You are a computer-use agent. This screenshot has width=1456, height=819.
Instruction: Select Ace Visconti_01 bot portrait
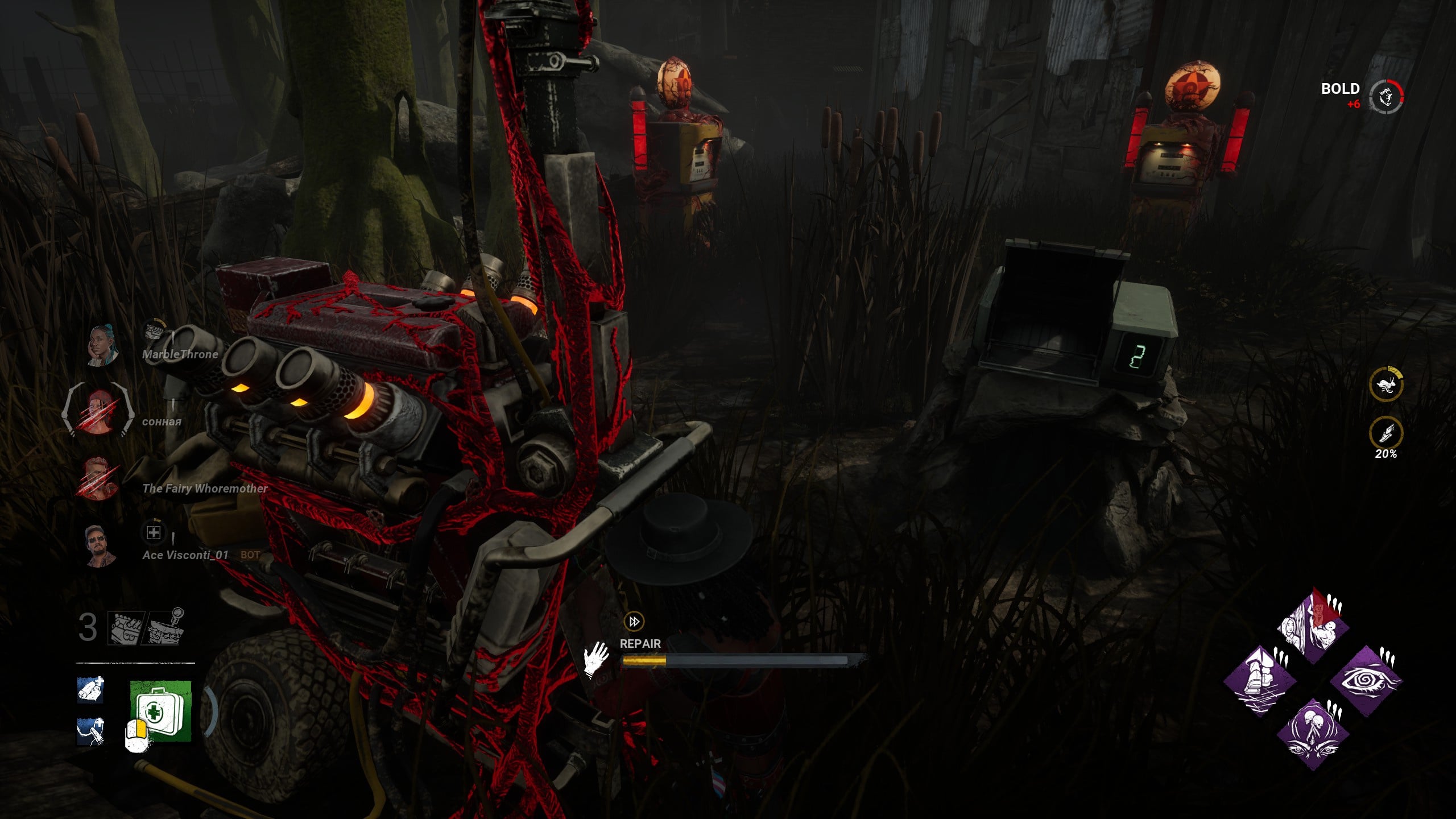[100, 546]
